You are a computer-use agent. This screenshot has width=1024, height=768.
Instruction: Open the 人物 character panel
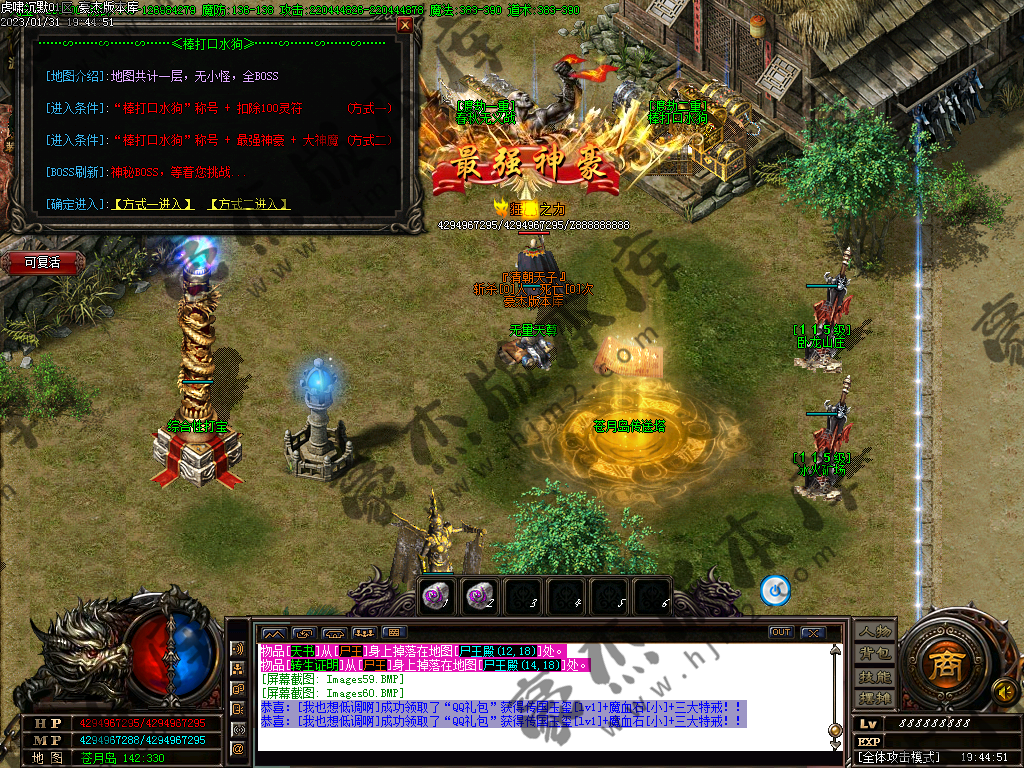click(x=873, y=630)
